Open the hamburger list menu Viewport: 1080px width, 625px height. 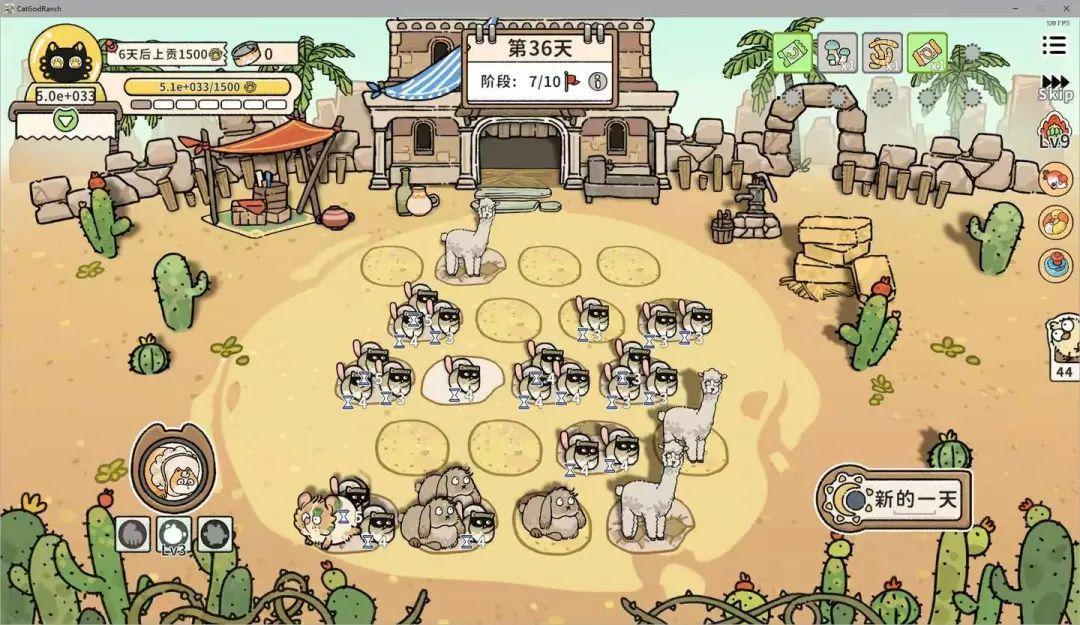1053,46
